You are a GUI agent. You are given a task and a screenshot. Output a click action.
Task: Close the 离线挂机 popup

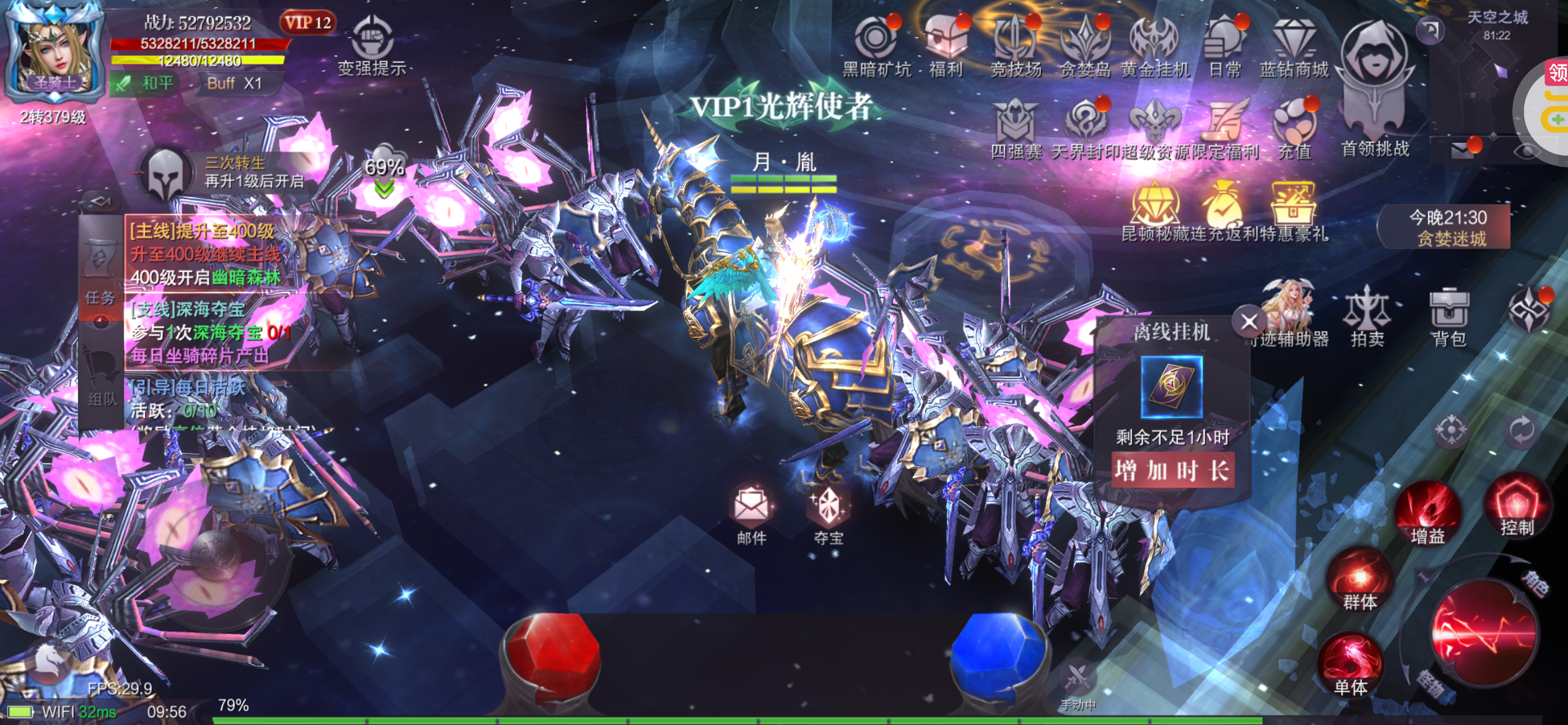[1248, 321]
